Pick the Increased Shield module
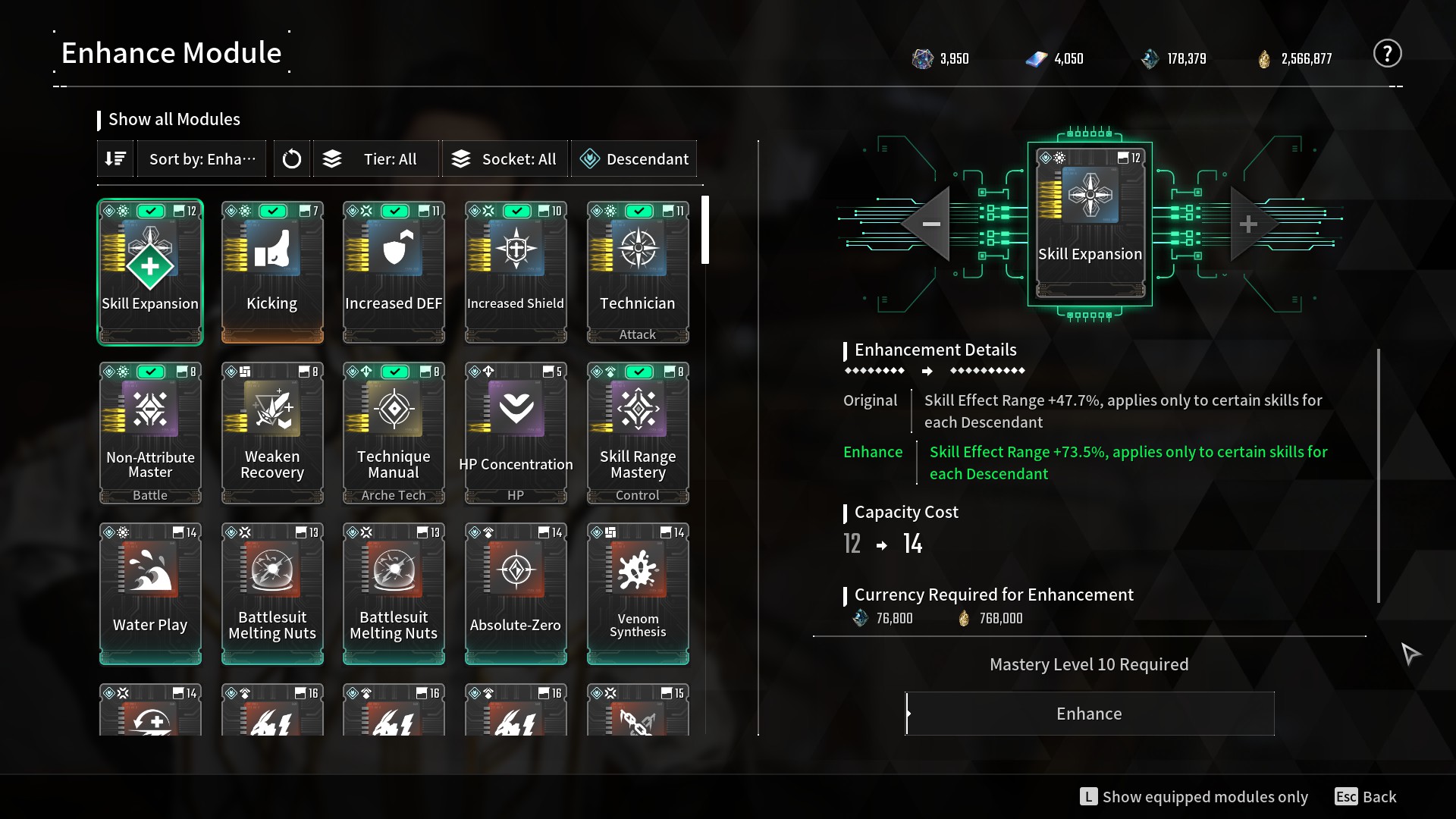 [x=516, y=271]
